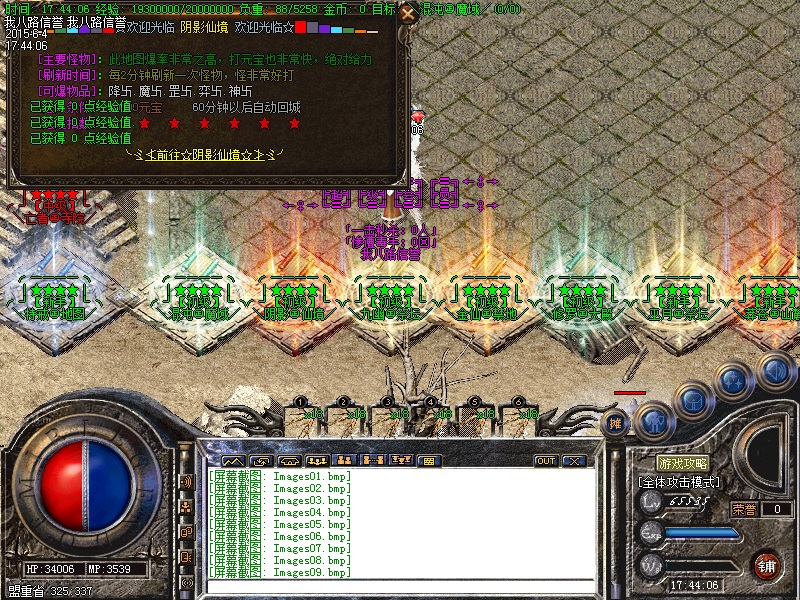The width and height of the screenshot is (800, 600).
Task: Select the first chat channel tab
Action: (x=233, y=461)
